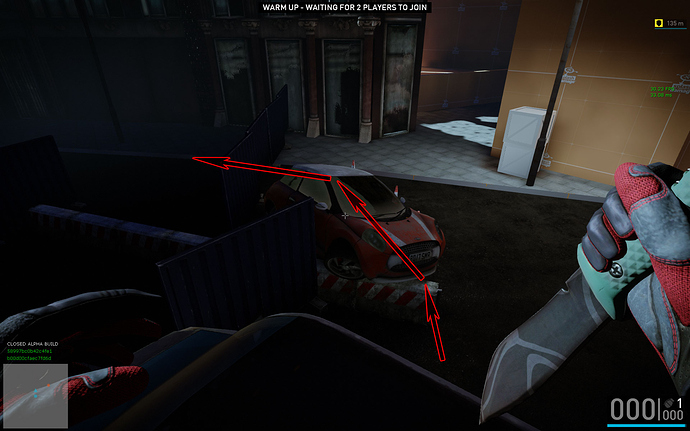Screen dimensions: 690x431
Task: Select the yellow objective marker icon
Action: [x=657, y=22]
